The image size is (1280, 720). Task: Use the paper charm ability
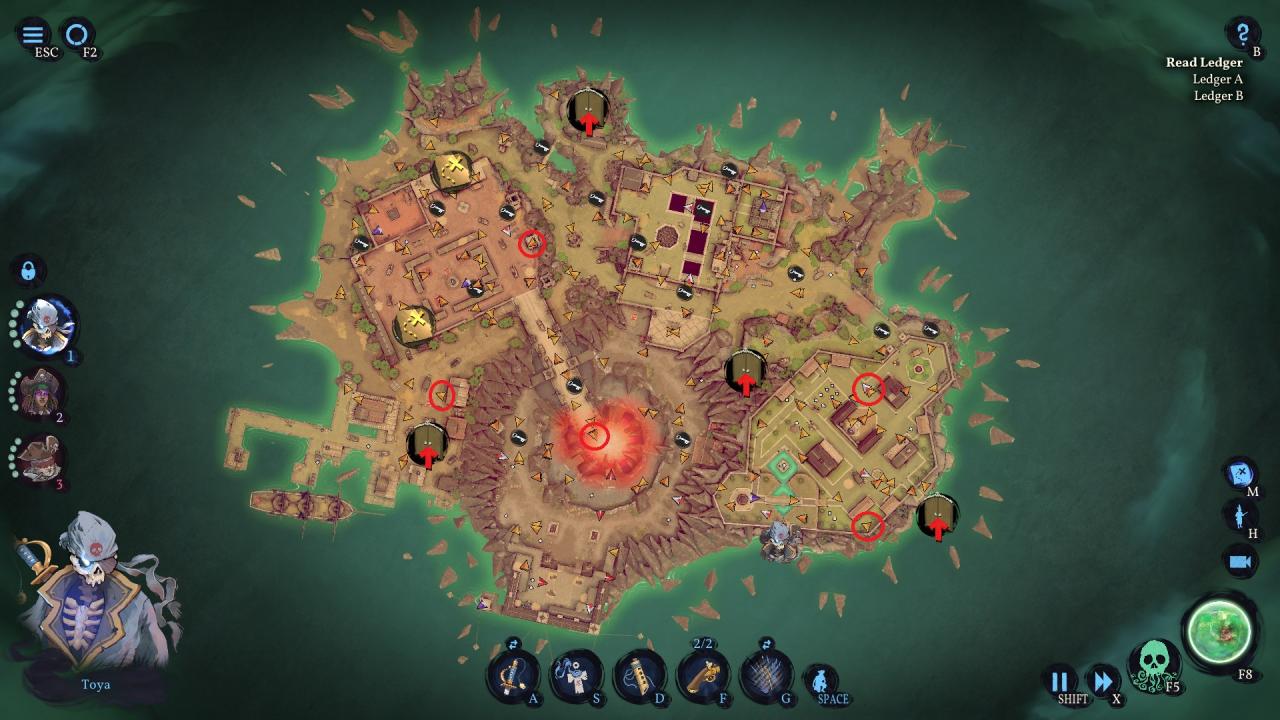(577, 675)
